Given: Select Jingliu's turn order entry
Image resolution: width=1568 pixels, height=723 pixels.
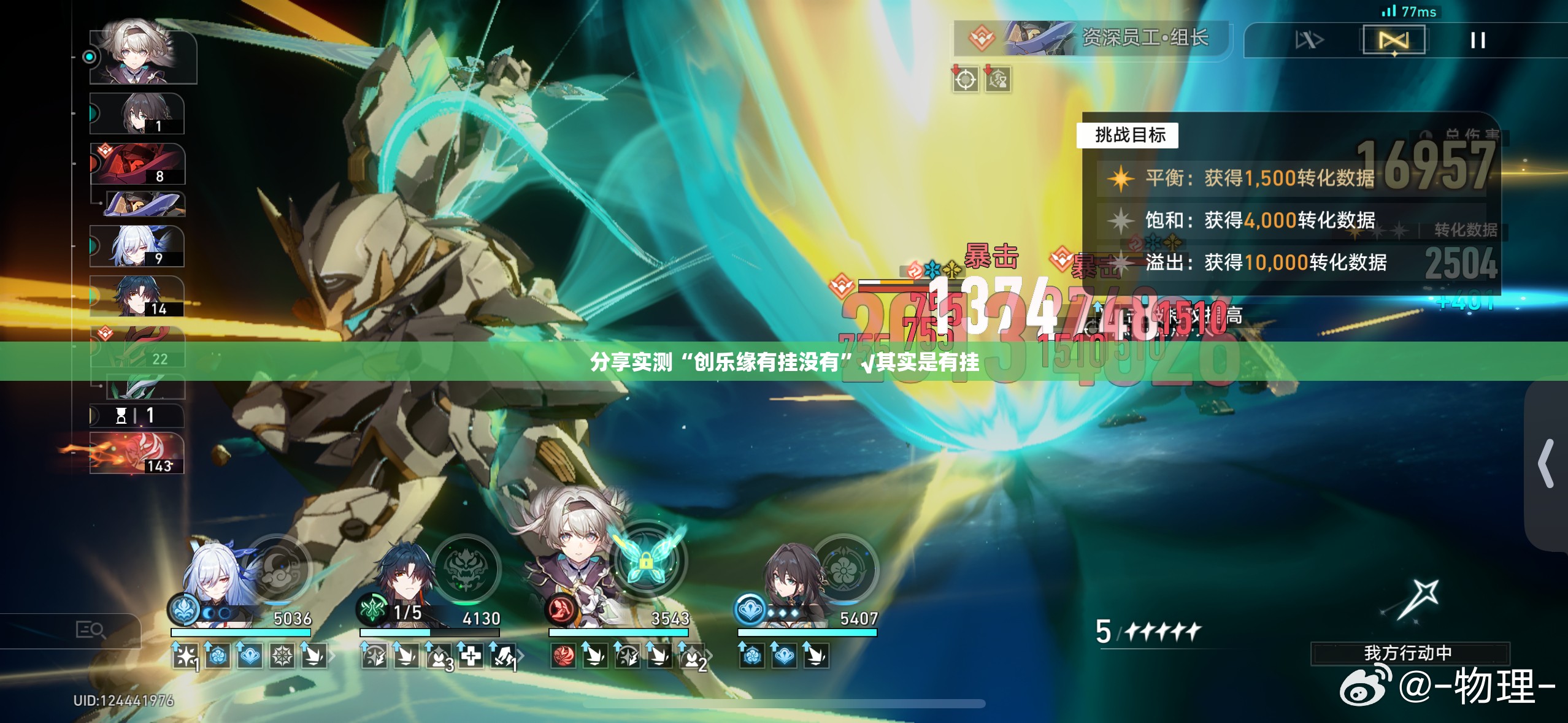Looking at the screenshot, I should pos(137,246).
